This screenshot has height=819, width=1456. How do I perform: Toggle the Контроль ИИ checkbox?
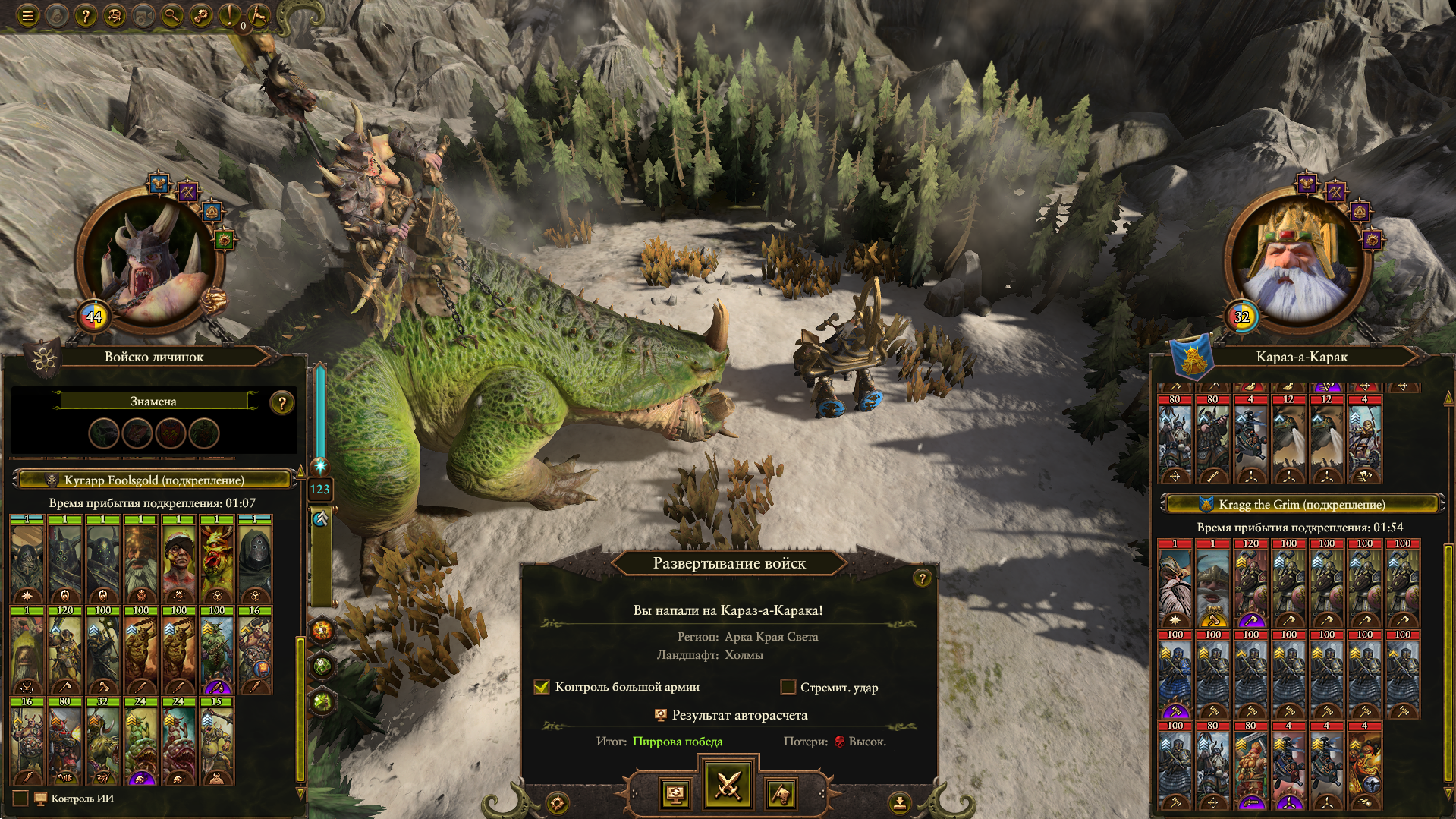point(20,799)
